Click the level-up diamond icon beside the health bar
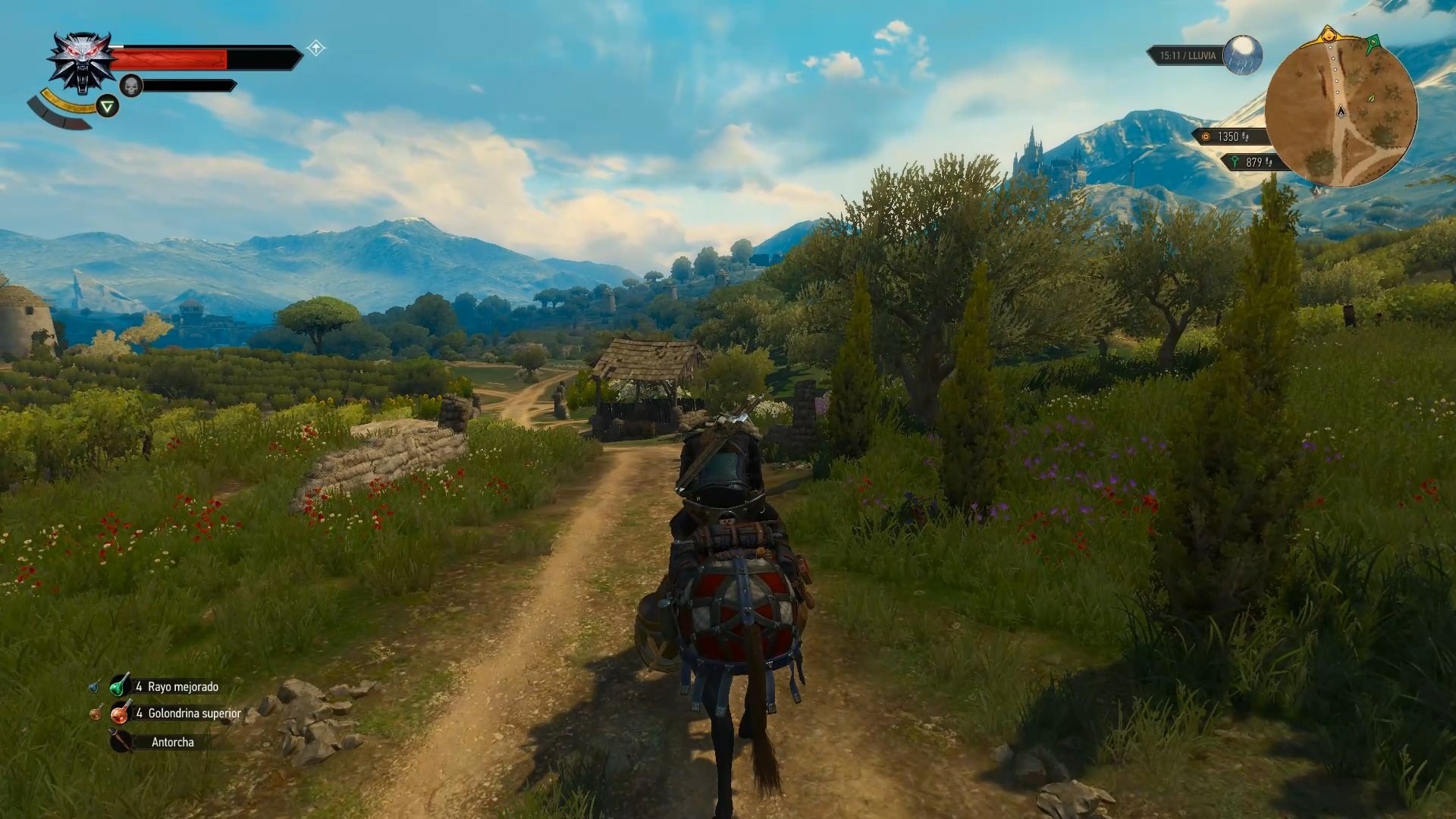Image resolution: width=1456 pixels, height=819 pixels. point(315,47)
